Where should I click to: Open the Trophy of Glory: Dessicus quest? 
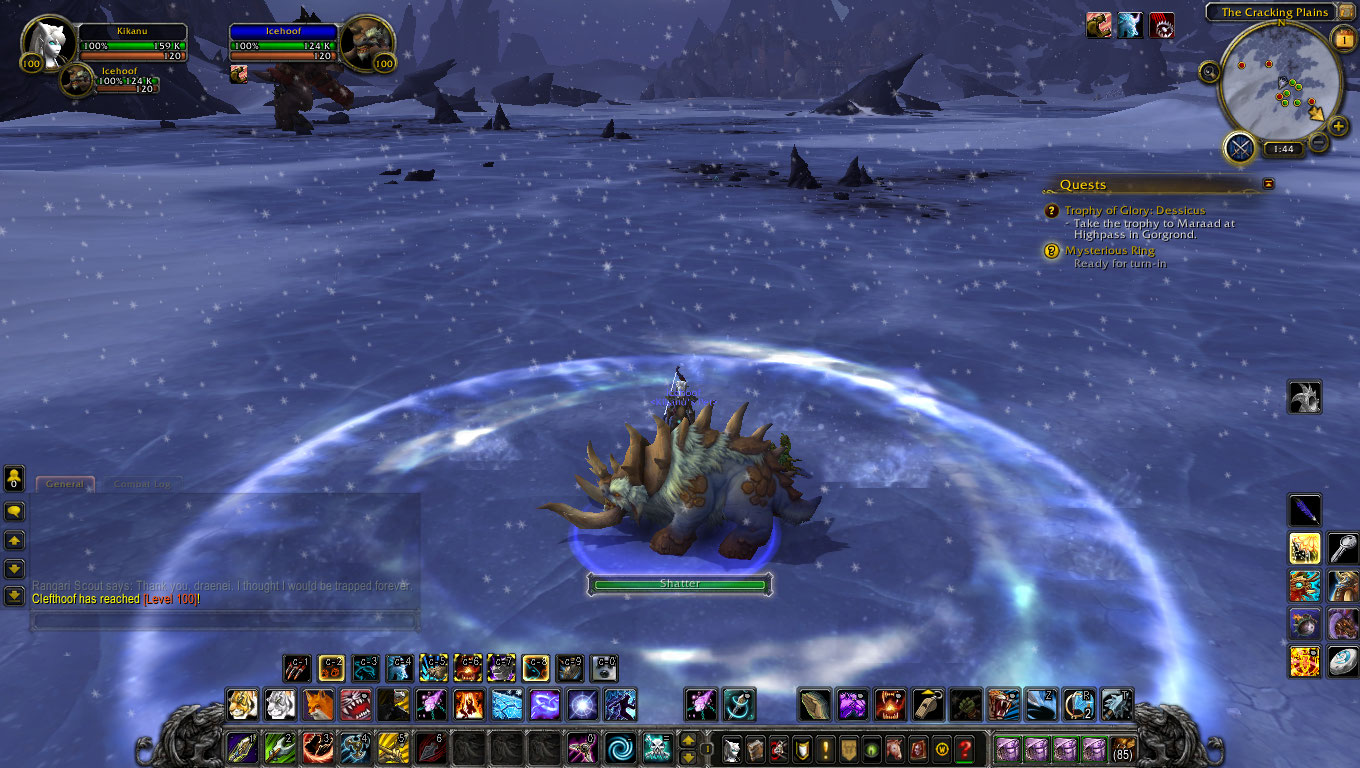tap(1134, 211)
